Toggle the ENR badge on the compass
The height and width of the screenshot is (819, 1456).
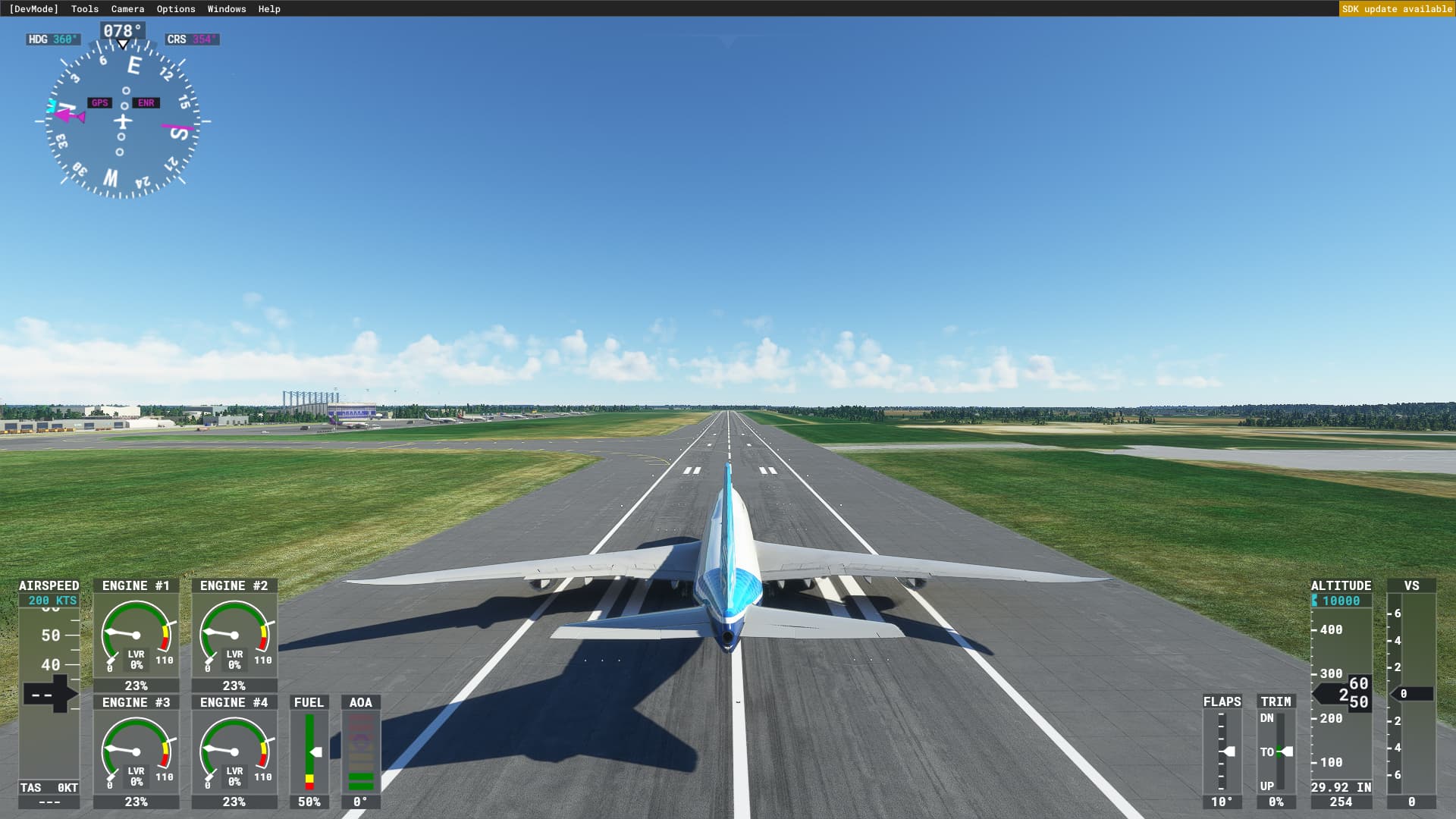pos(146,102)
